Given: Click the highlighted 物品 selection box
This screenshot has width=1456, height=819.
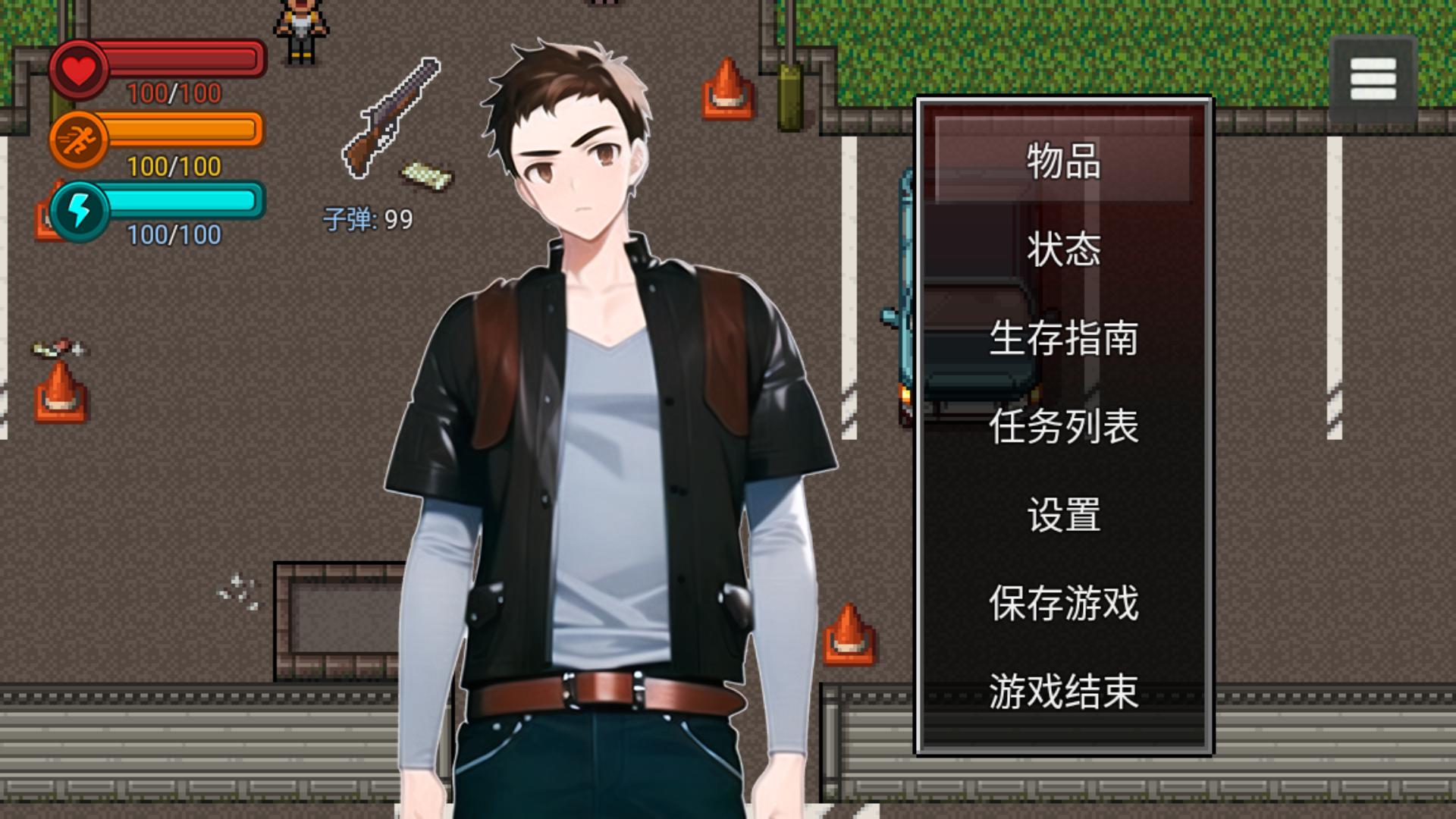Looking at the screenshot, I should 1065,161.
